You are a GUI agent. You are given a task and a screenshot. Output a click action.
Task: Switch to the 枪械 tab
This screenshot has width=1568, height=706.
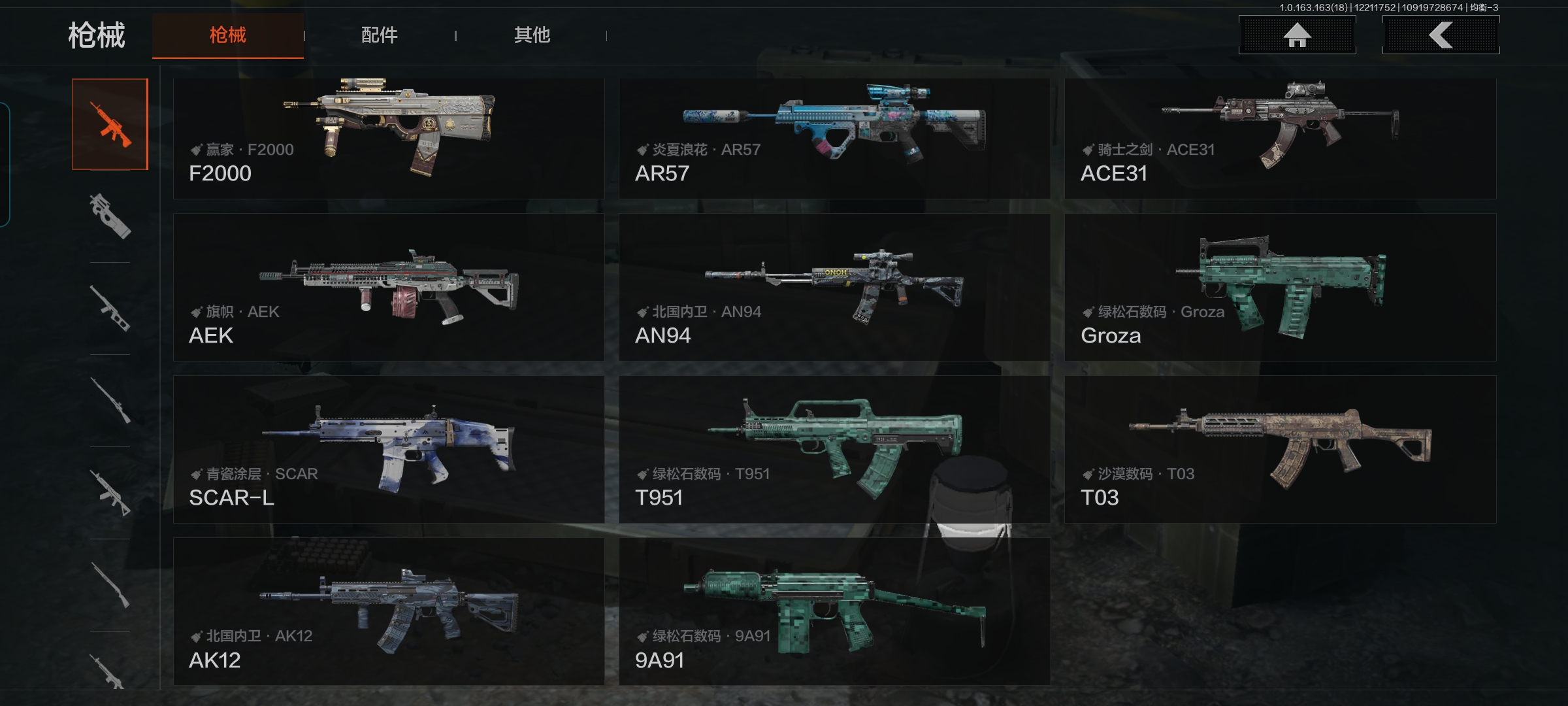(x=227, y=35)
